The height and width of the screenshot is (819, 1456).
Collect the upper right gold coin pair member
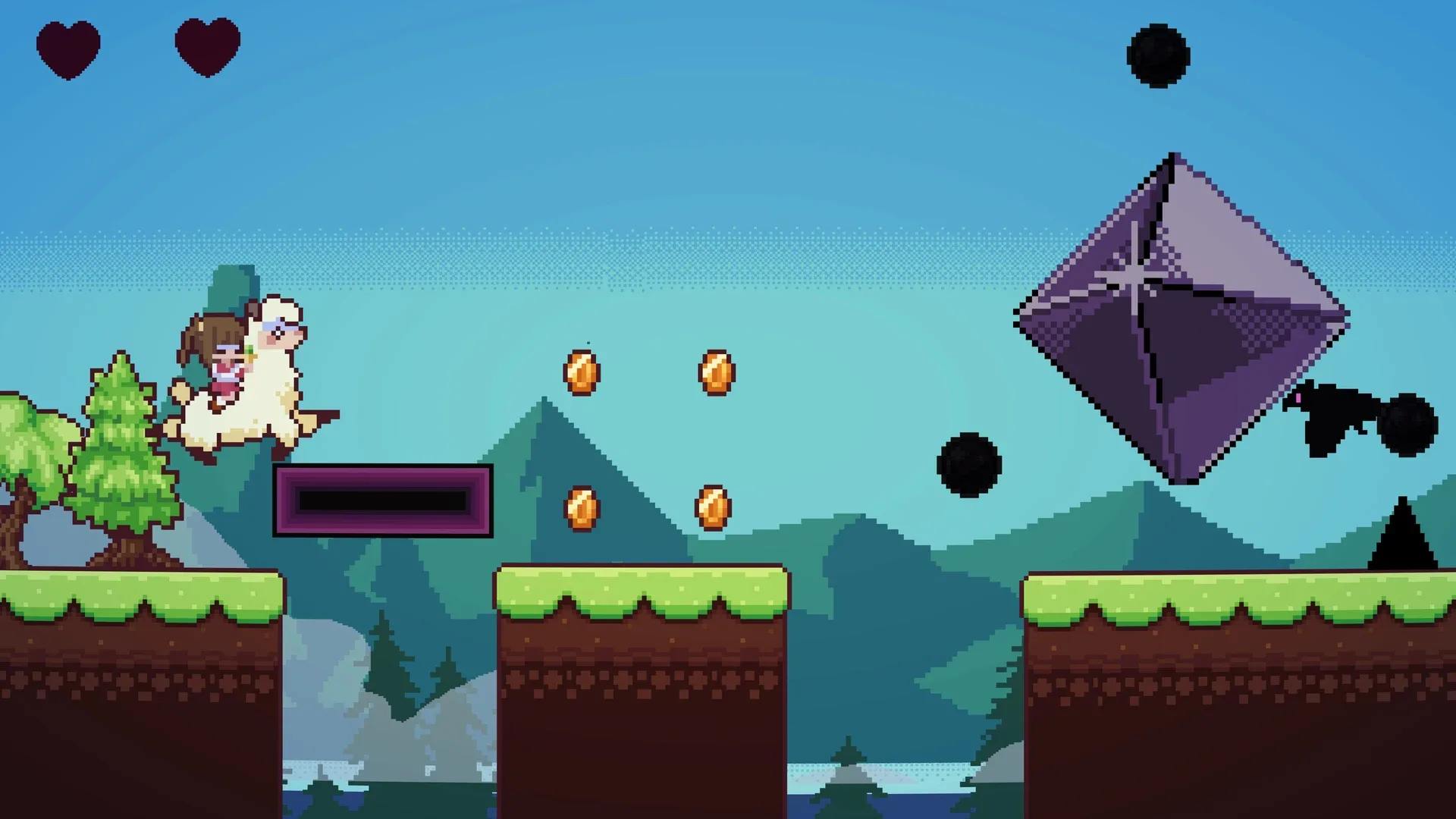coord(715,370)
